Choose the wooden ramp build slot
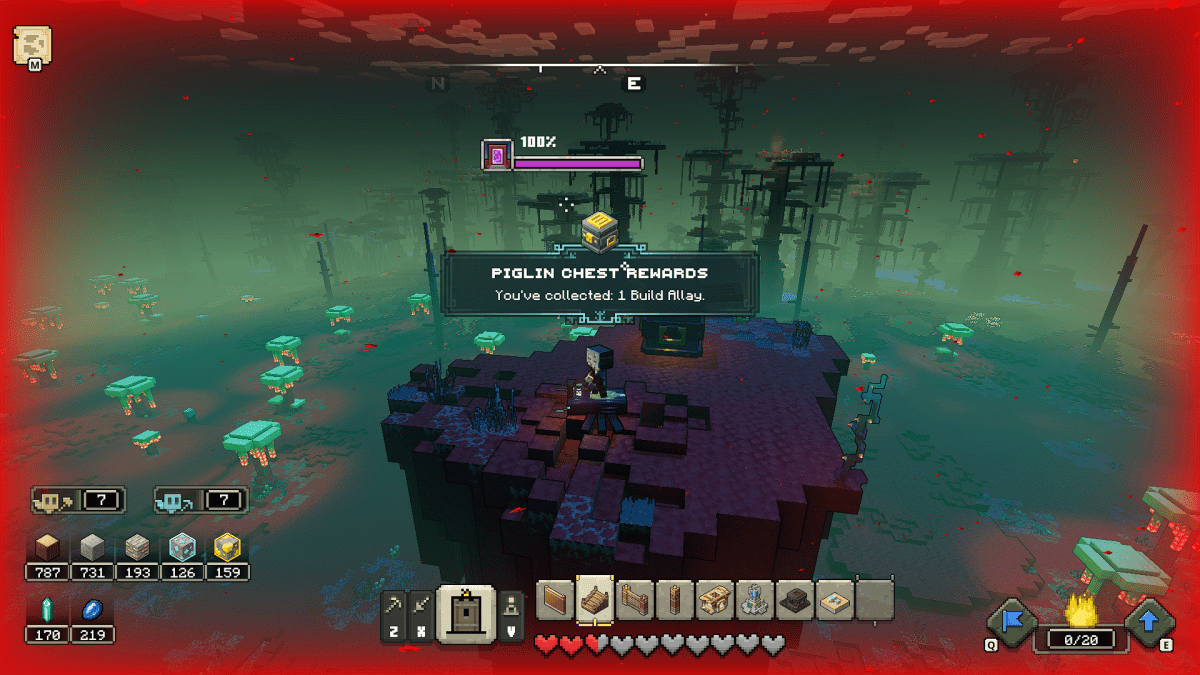Screen dimensions: 1200x675 tap(595, 600)
